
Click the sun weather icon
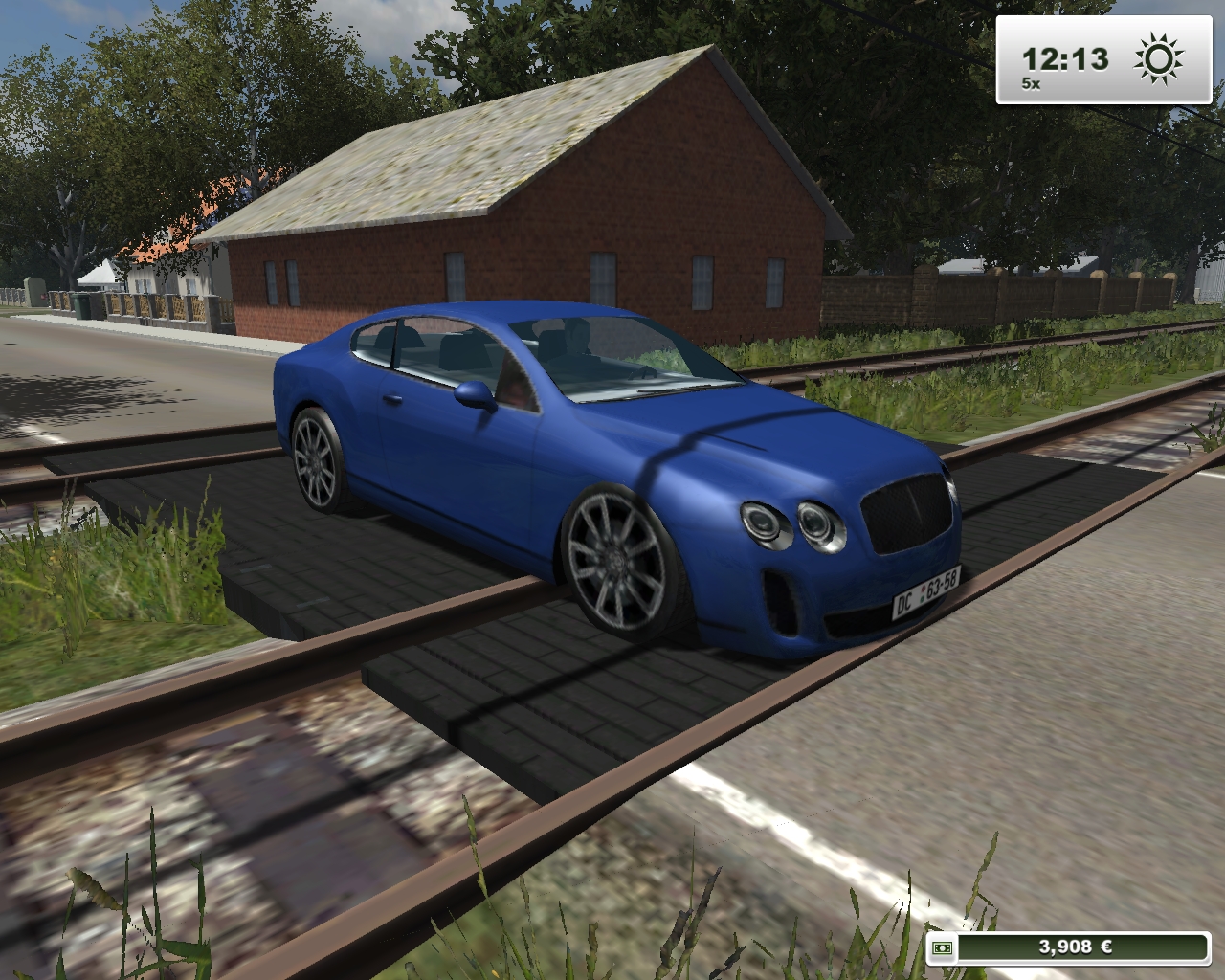tap(1158, 59)
